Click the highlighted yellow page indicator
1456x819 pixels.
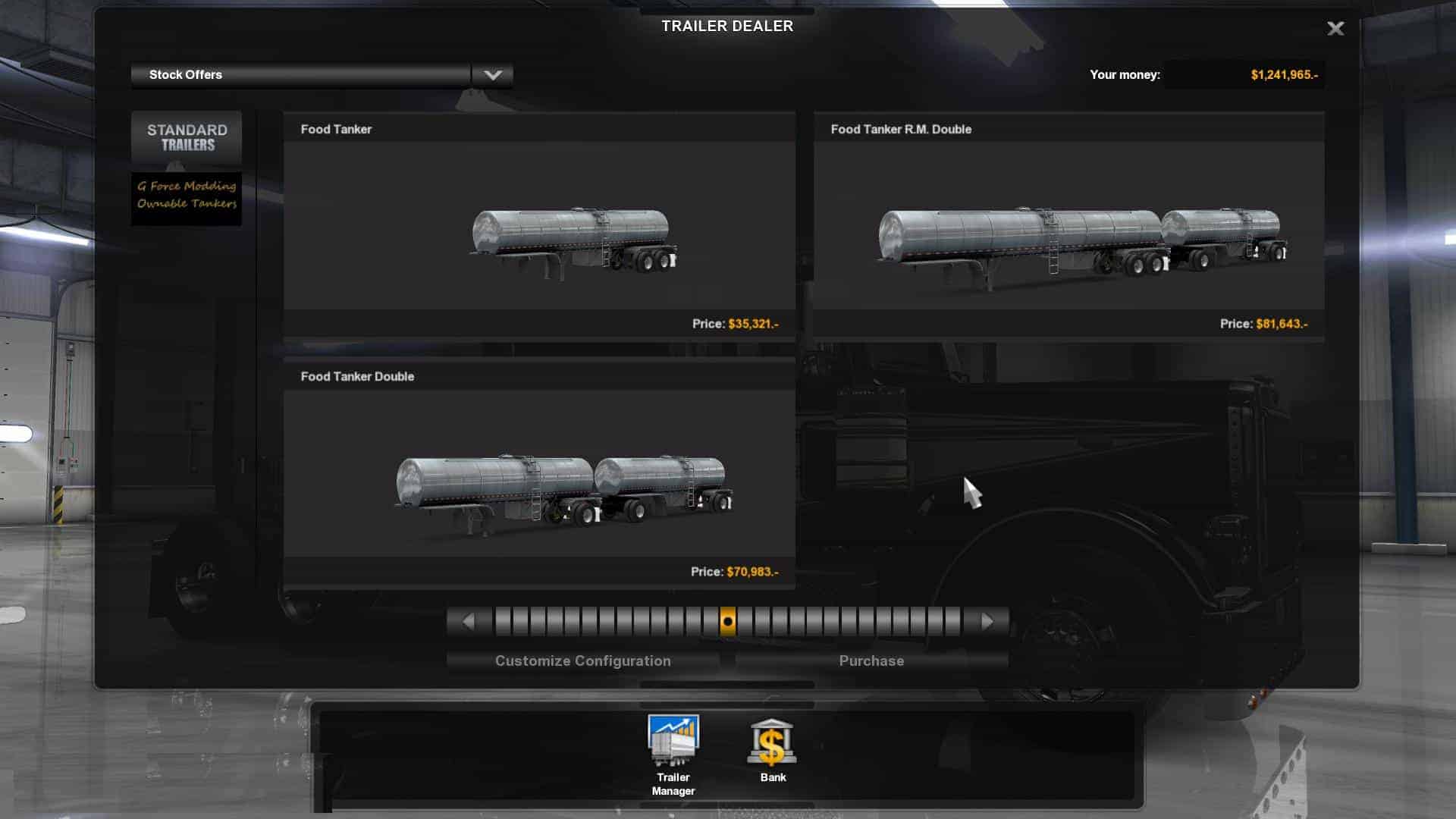(x=727, y=622)
